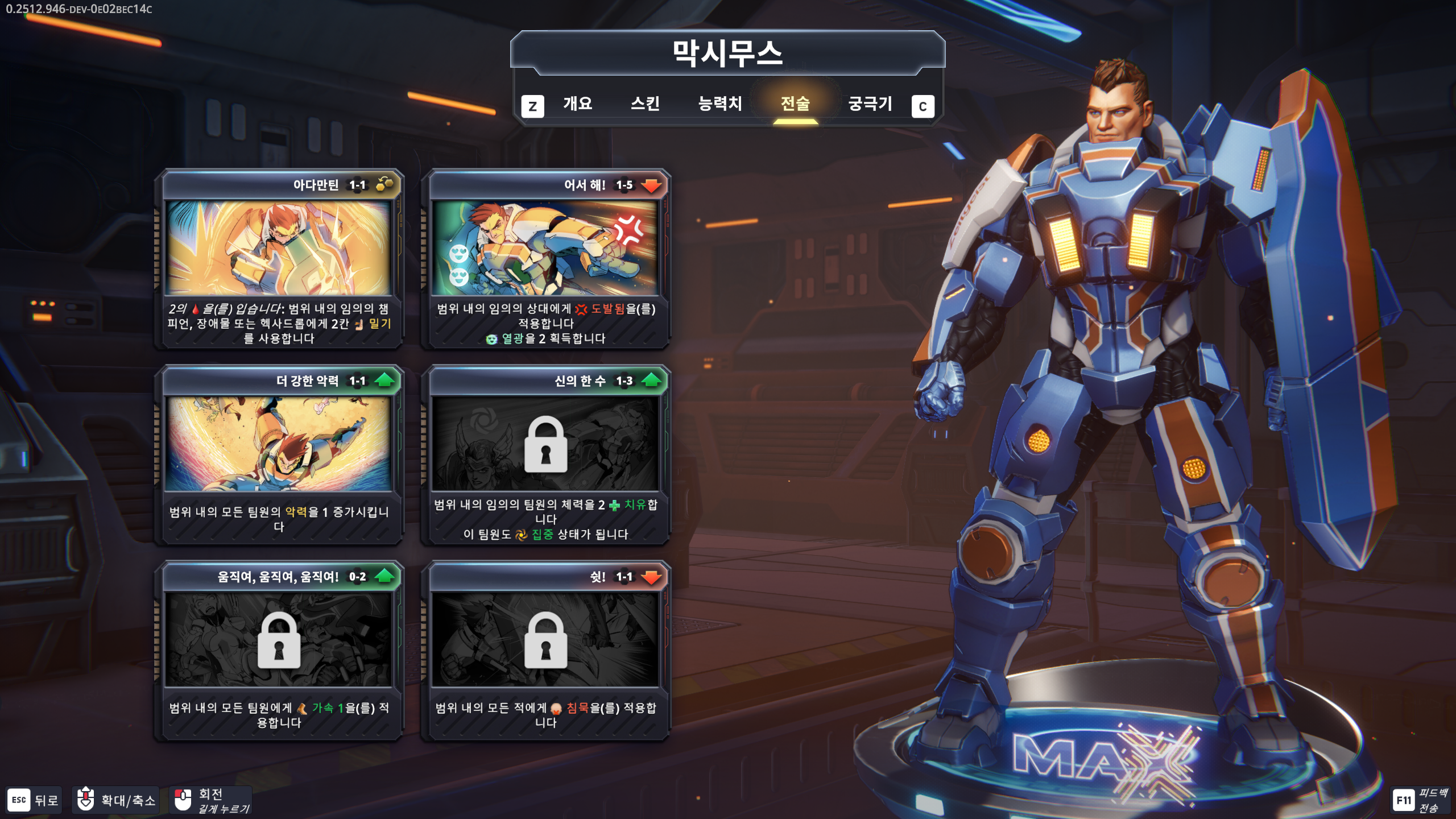Select the locked 신의 한 수 card
Screen dimensions: 1456x819
click(x=545, y=454)
